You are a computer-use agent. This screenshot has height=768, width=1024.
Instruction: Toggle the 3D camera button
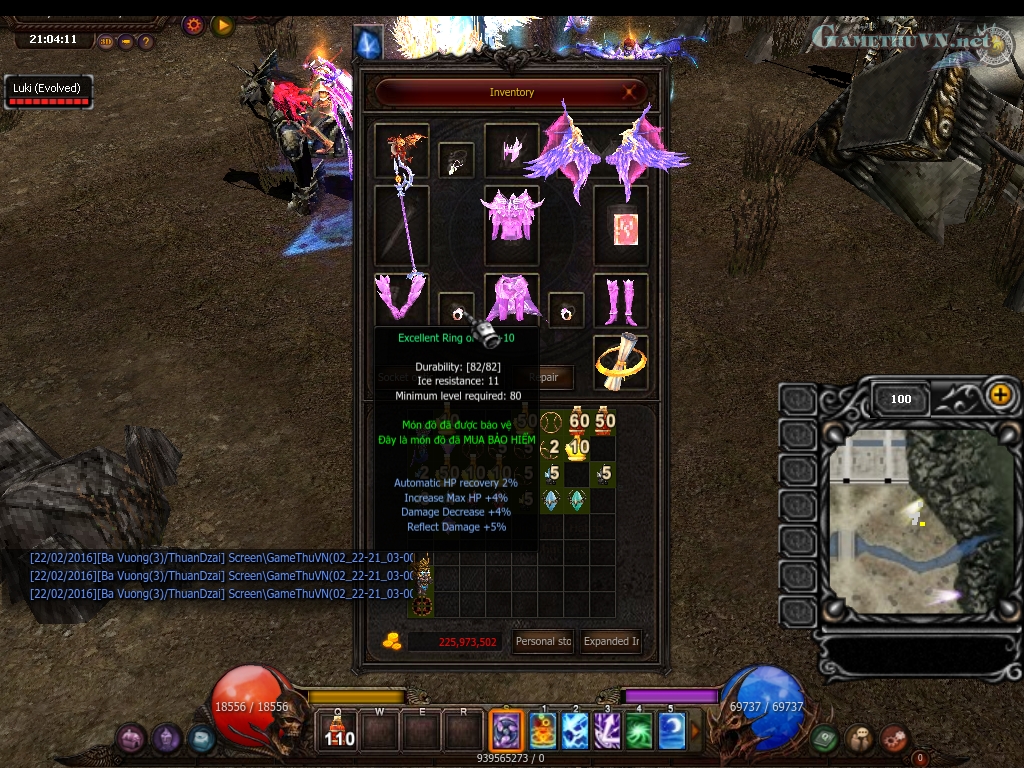(106, 42)
